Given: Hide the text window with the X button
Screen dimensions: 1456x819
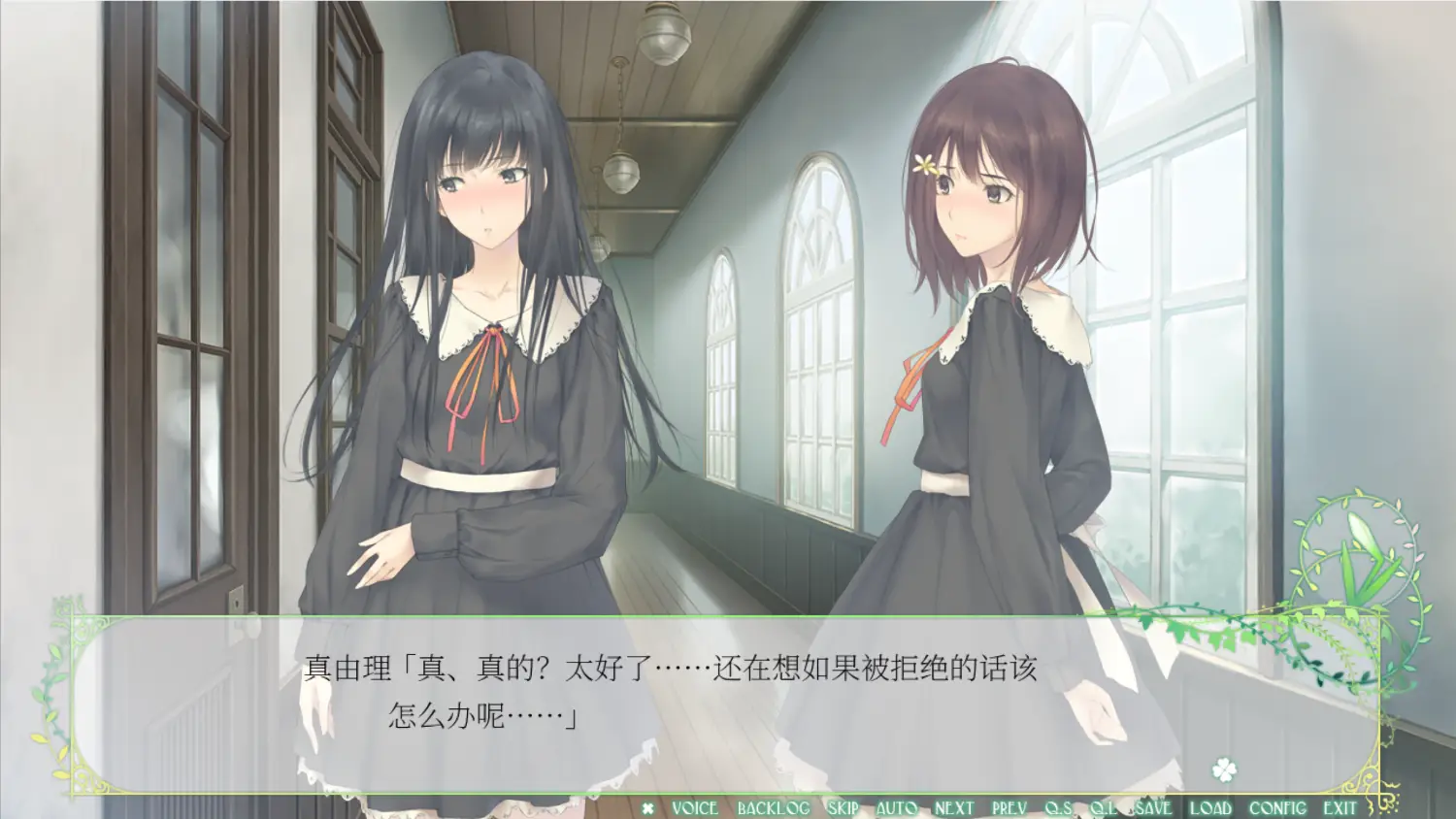Looking at the screenshot, I should 647,808.
